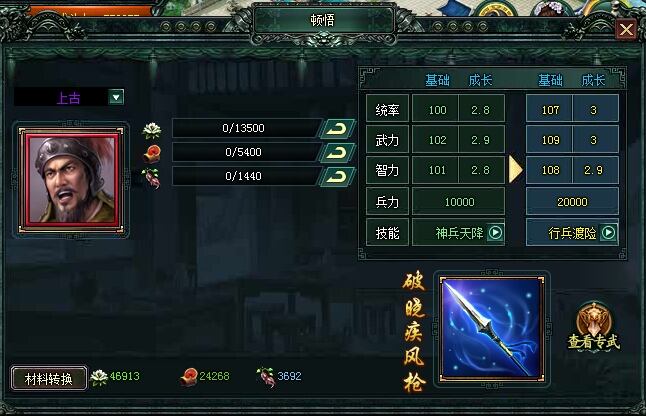Close the 顿悟 window
This screenshot has width=646, height=416.
coord(626,29)
